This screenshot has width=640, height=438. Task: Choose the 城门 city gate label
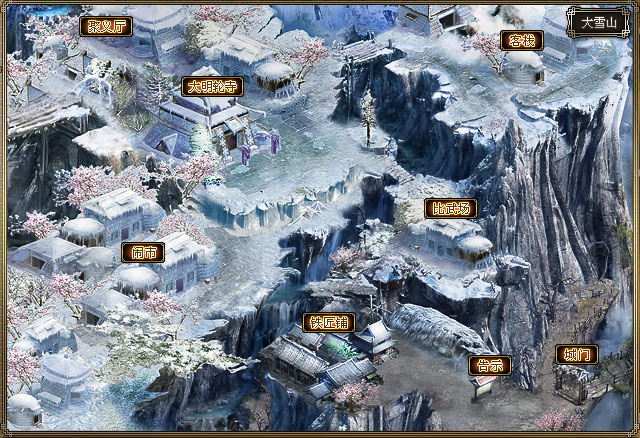578,355
